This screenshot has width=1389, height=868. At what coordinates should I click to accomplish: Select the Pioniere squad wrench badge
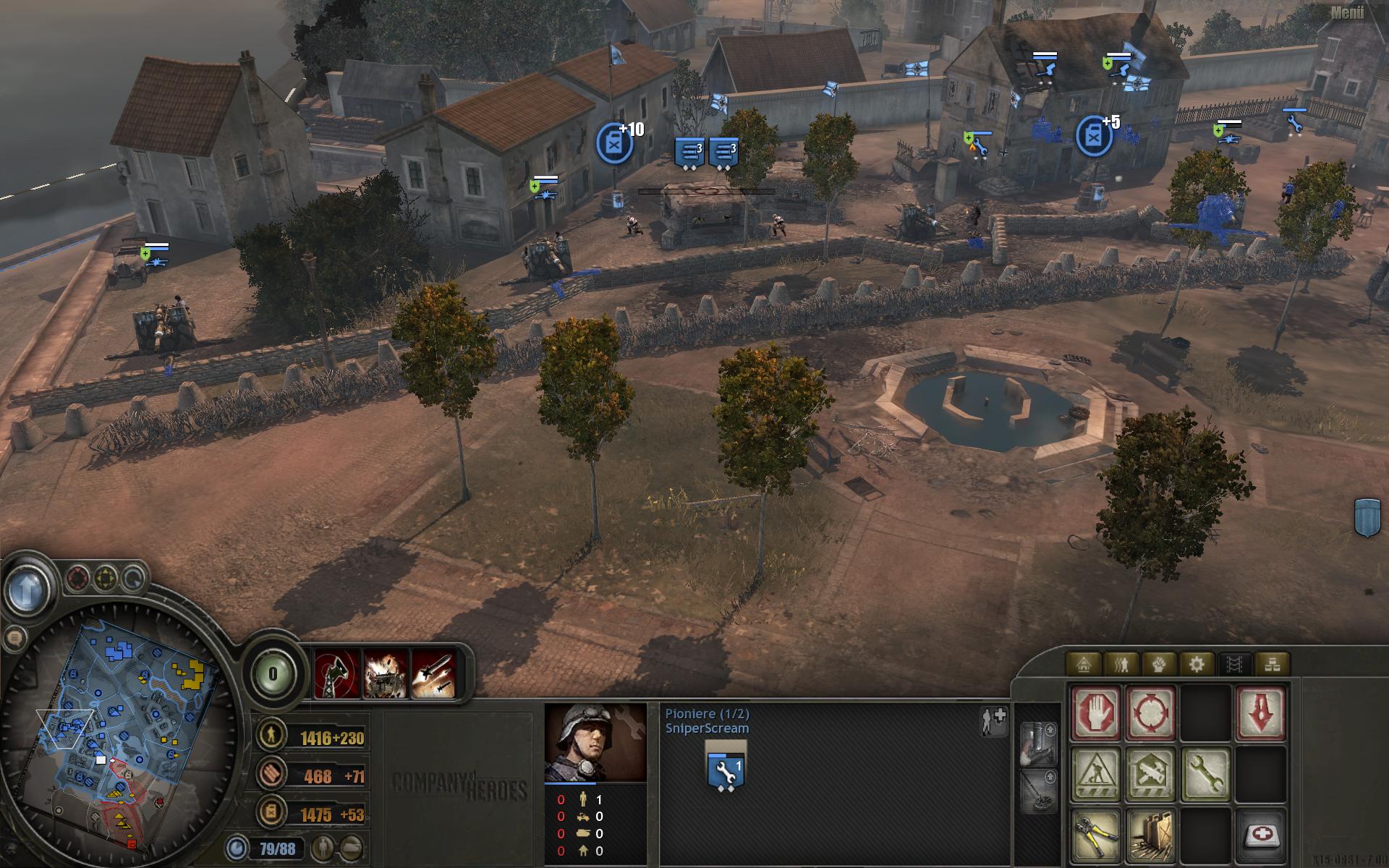point(726,770)
